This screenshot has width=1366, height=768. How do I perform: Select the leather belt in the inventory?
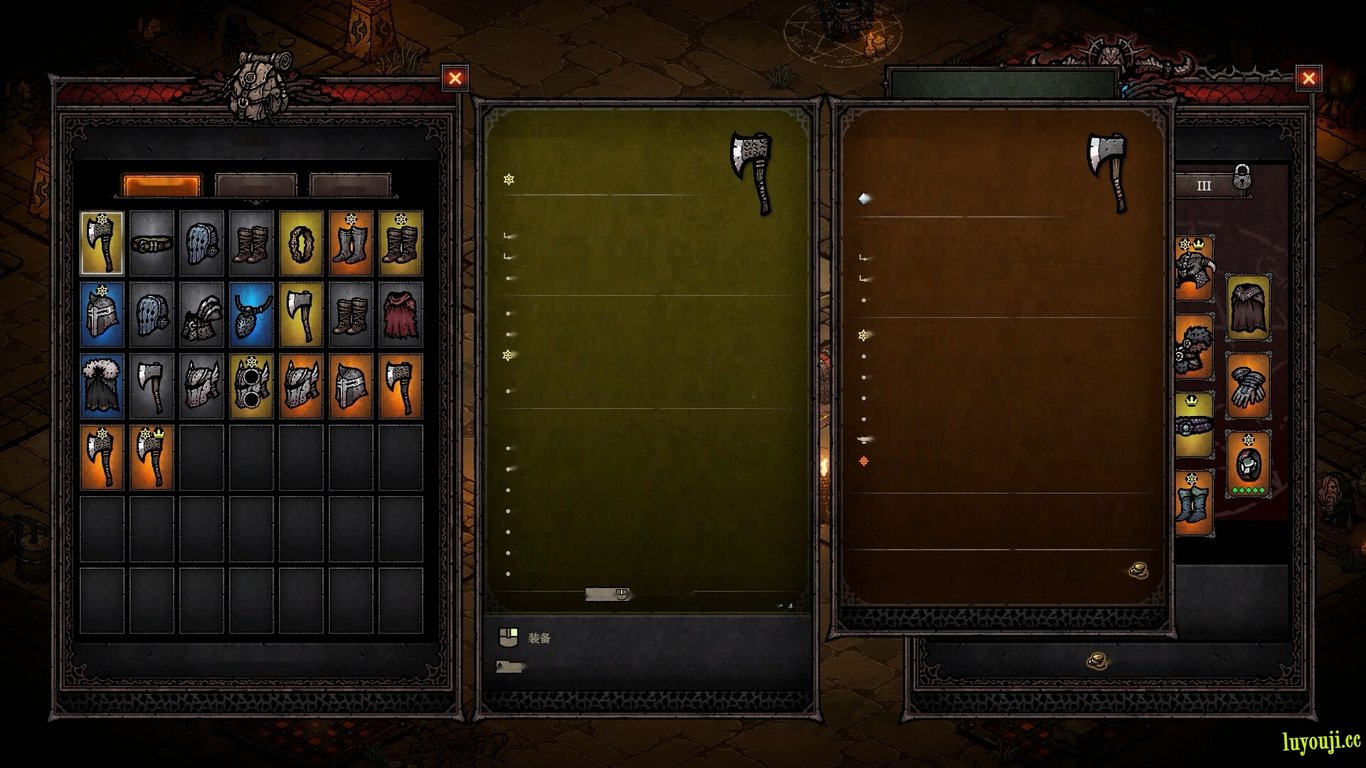click(152, 243)
